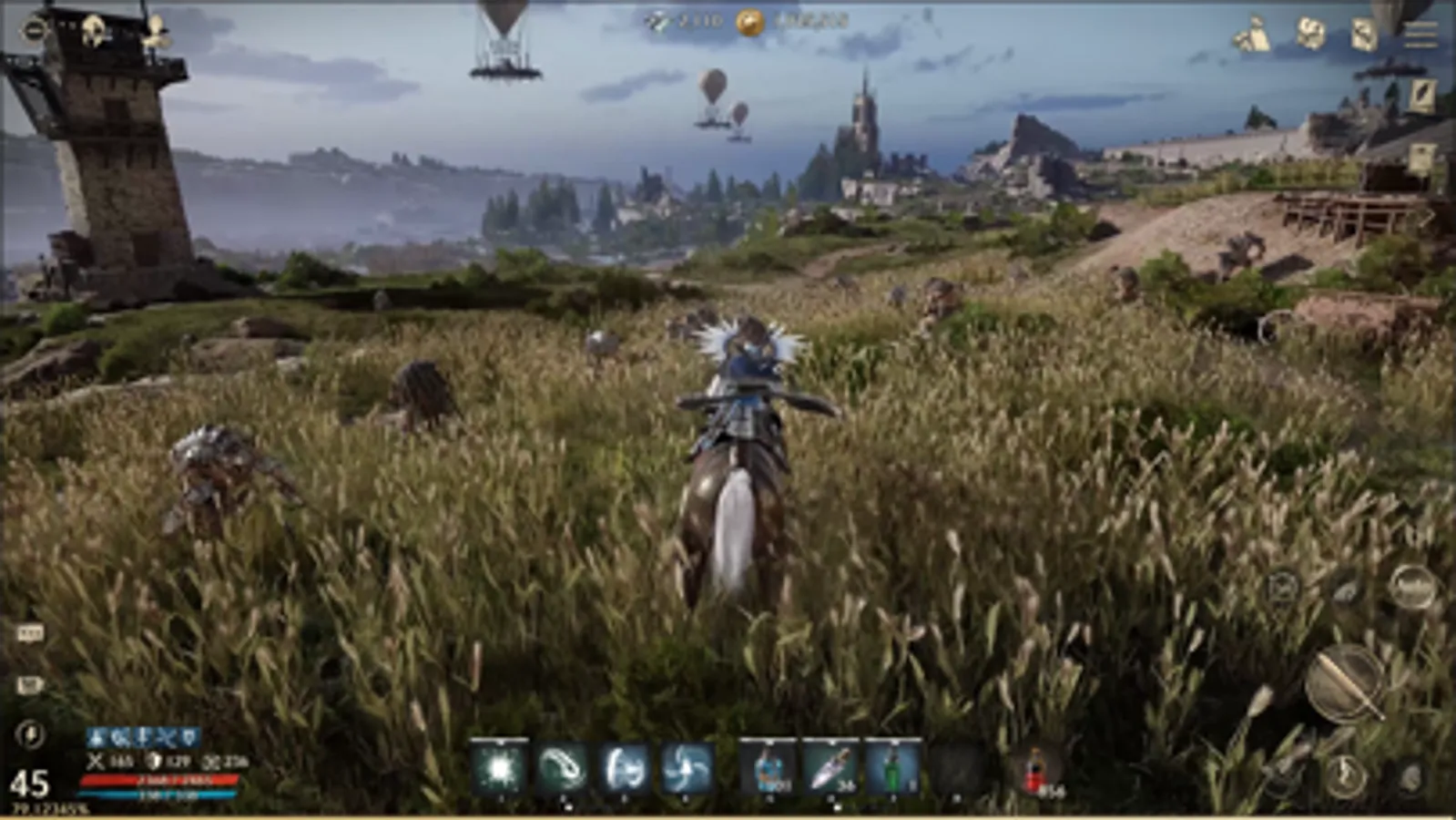Expand the buff icons row above the HP bar
The image size is (1456, 820).
(x=141, y=735)
